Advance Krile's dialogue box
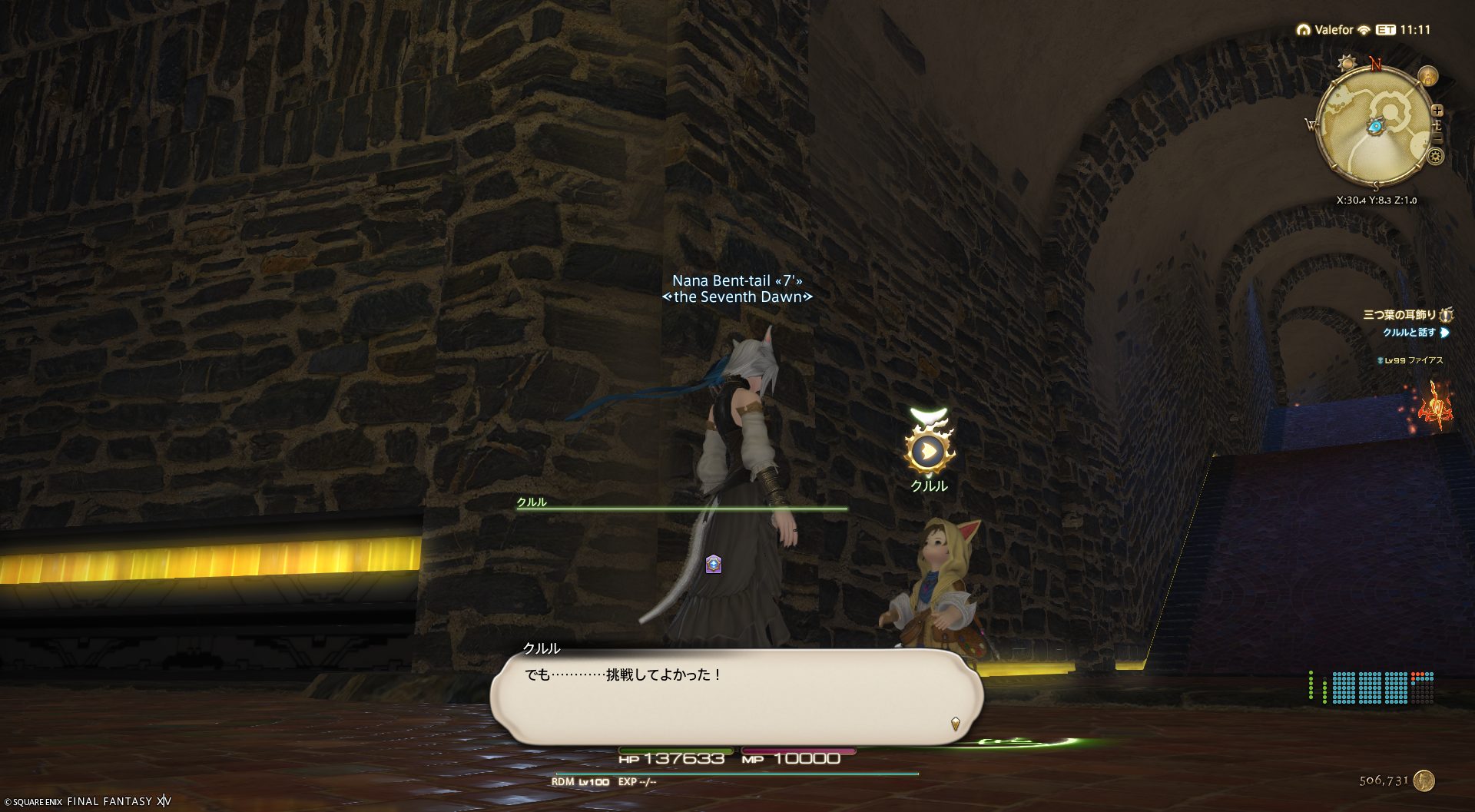This screenshot has width=1475, height=812. point(736,695)
